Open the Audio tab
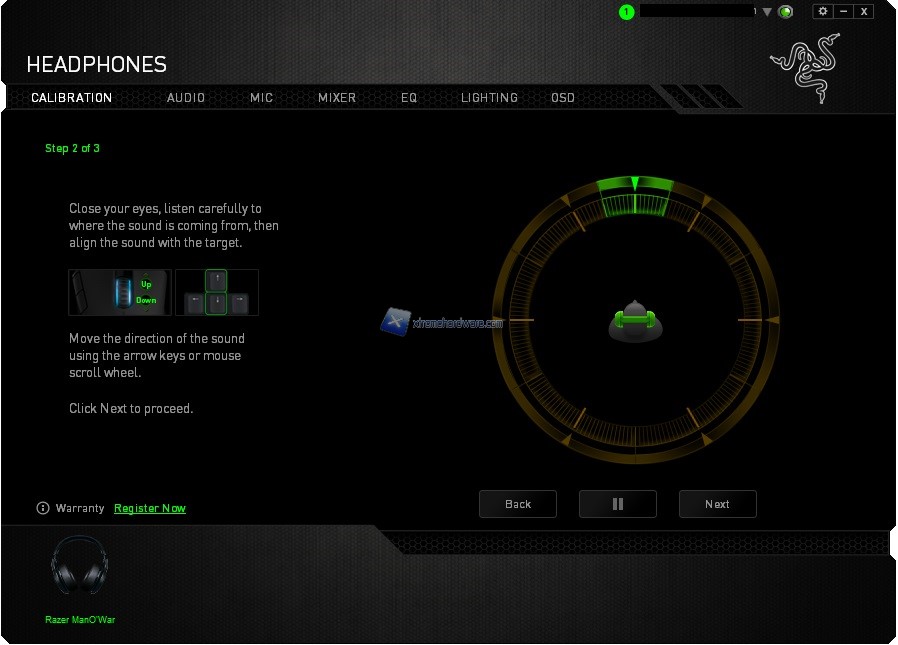The width and height of the screenshot is (898, 645). (186, 98)
